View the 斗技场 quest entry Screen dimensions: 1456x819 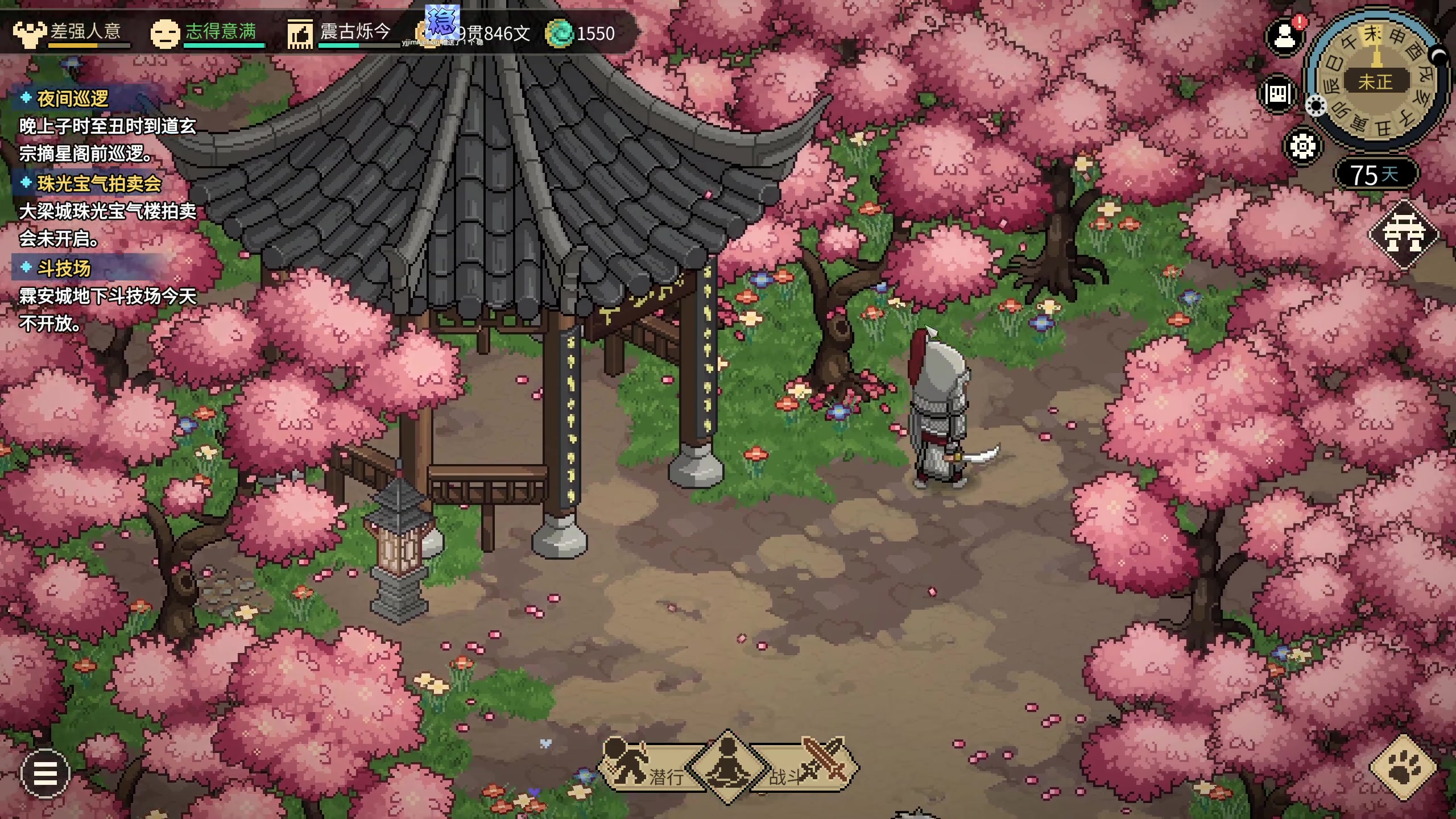64,268
